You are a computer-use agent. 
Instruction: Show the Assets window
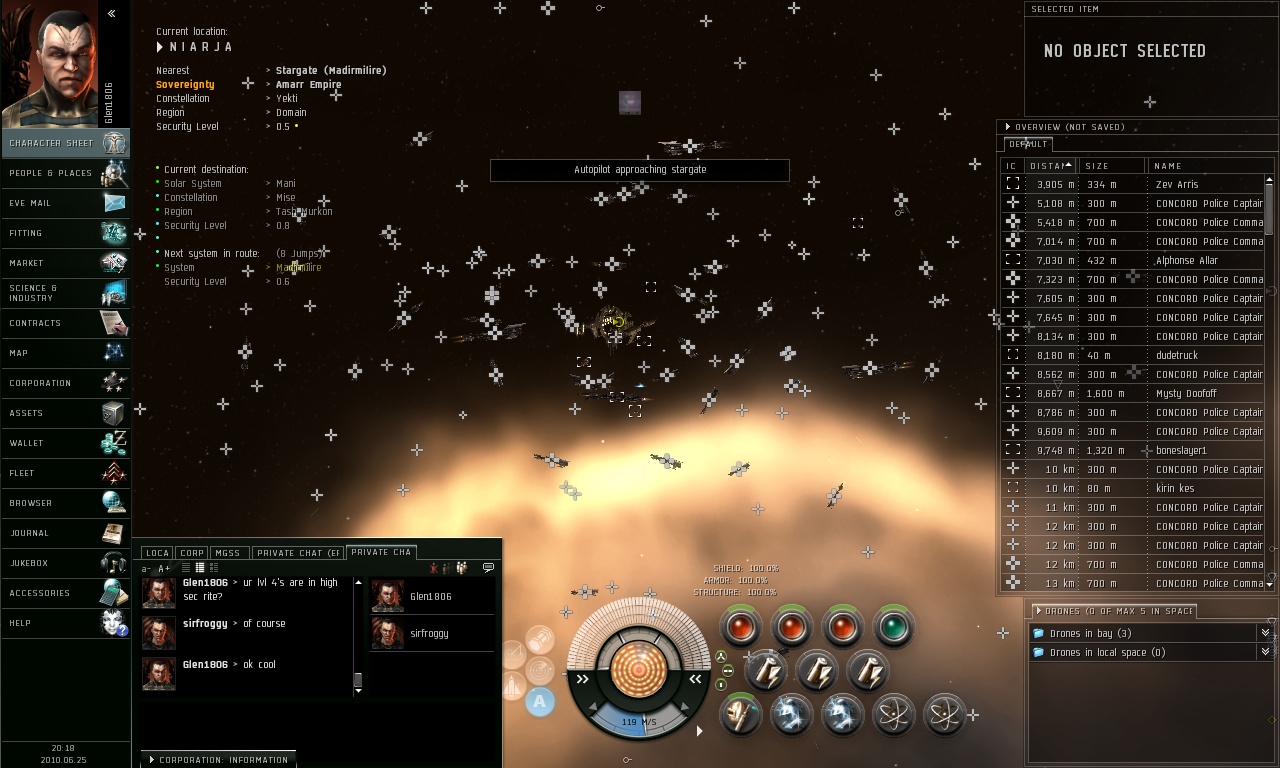click(65, 413)
